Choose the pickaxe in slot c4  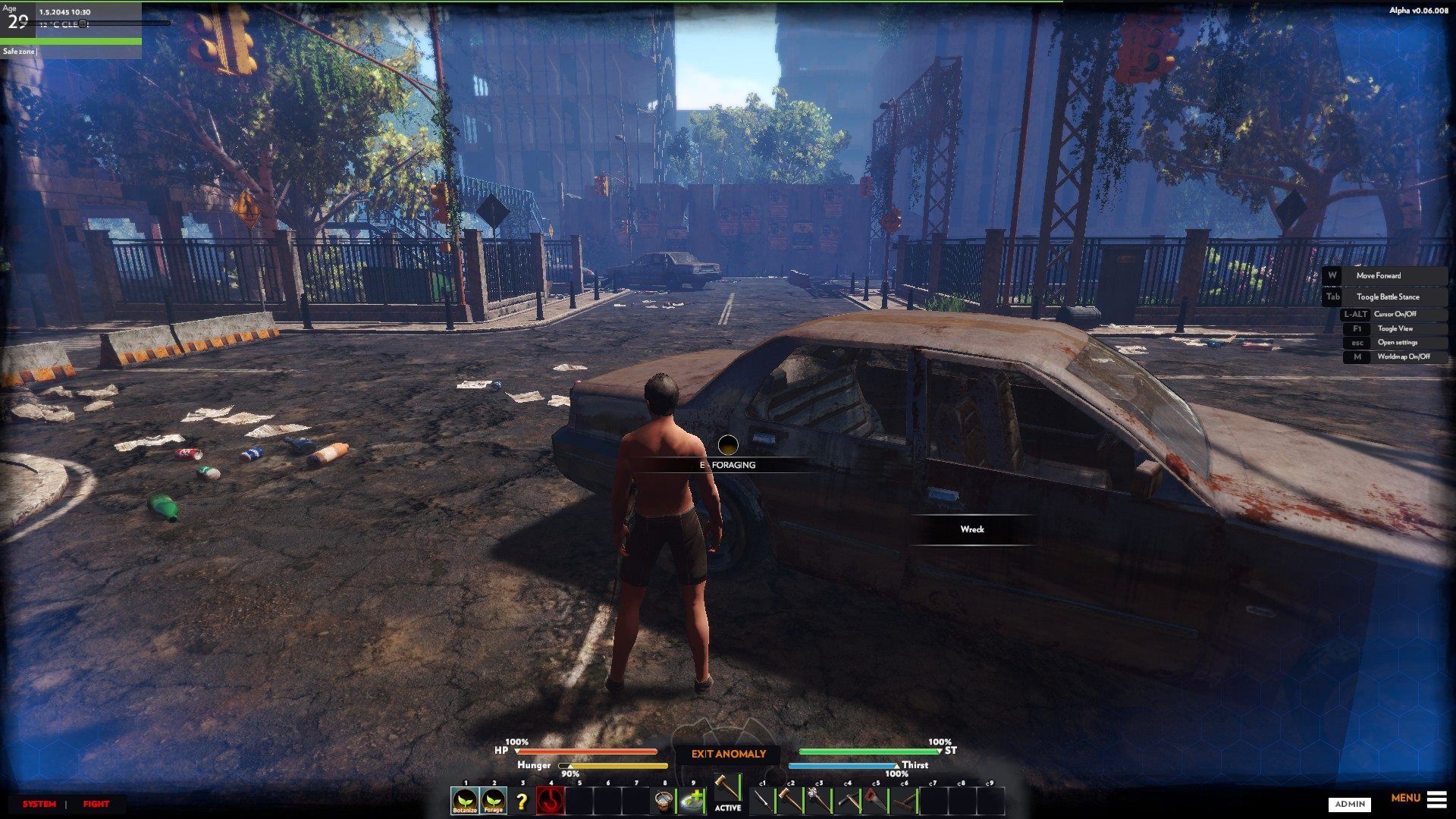[848, 801]
